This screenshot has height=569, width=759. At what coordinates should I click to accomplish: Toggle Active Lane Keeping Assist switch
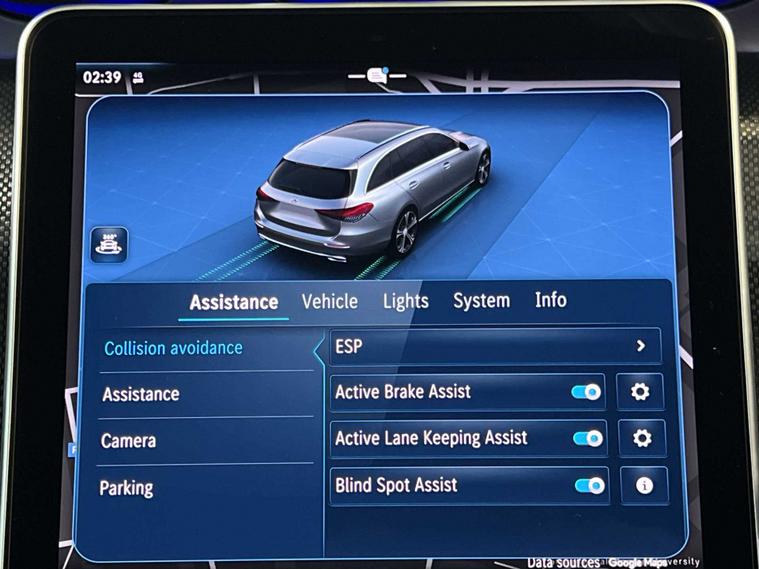pyautogui.click(x=588, y=438)
